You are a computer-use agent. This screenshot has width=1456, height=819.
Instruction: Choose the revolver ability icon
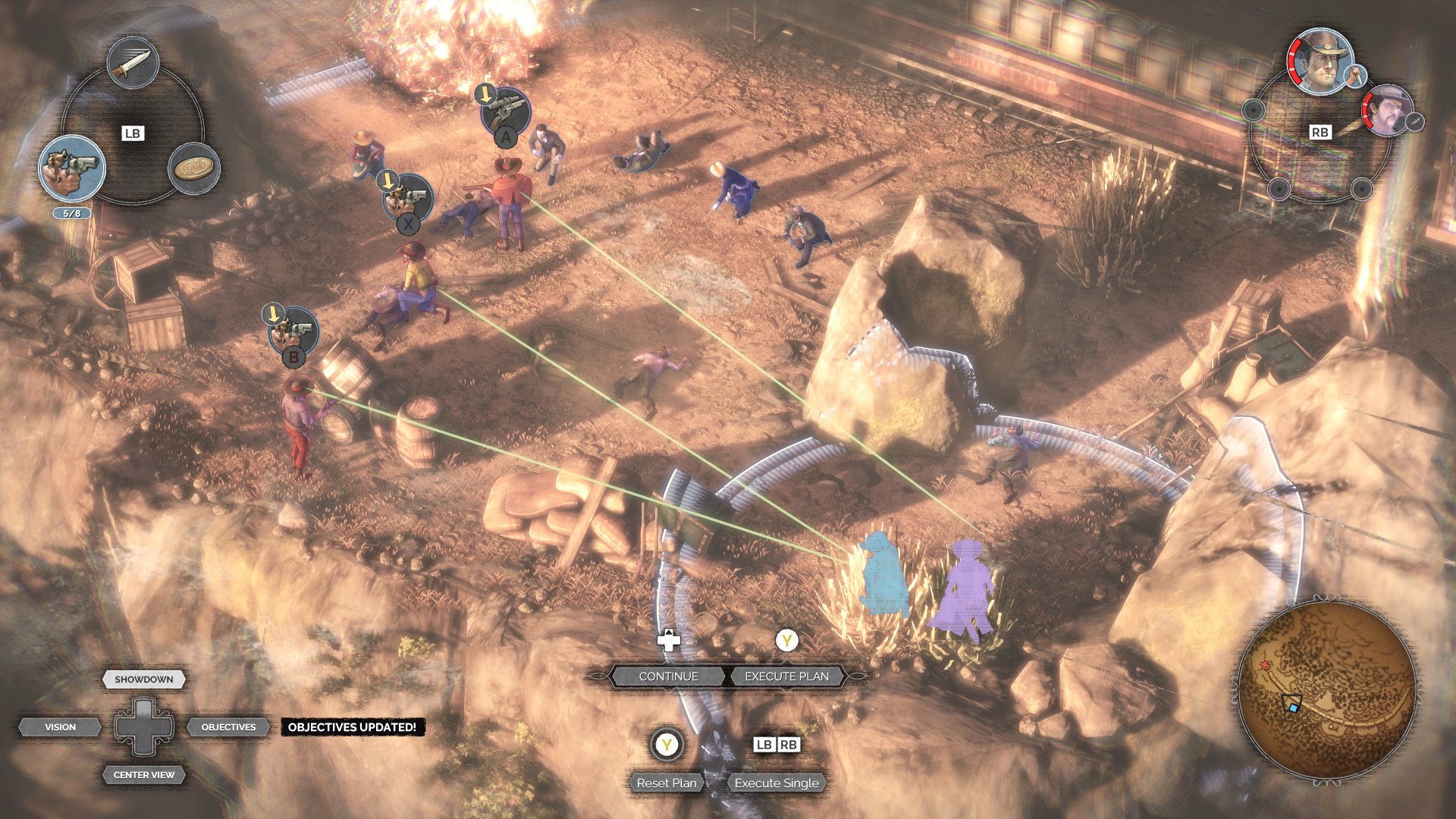click(x=72, y=168)
